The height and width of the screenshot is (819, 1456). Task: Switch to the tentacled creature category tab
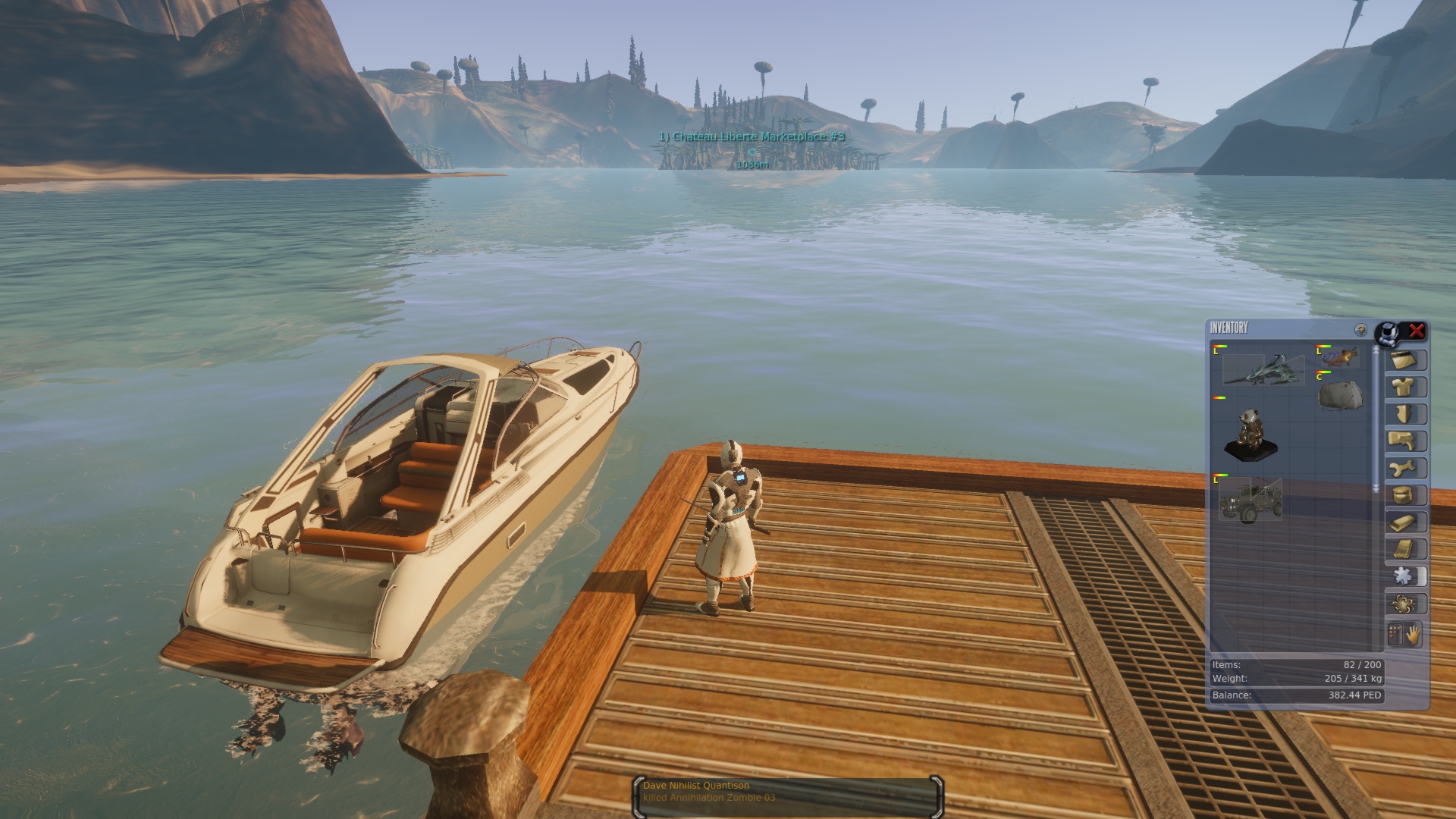(x=1404, y=604)
